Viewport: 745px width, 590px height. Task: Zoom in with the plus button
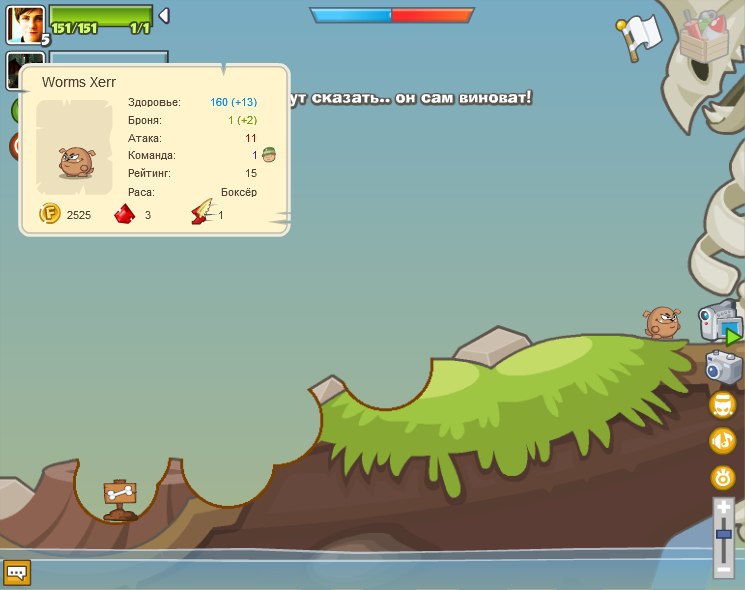coord(724,508)
